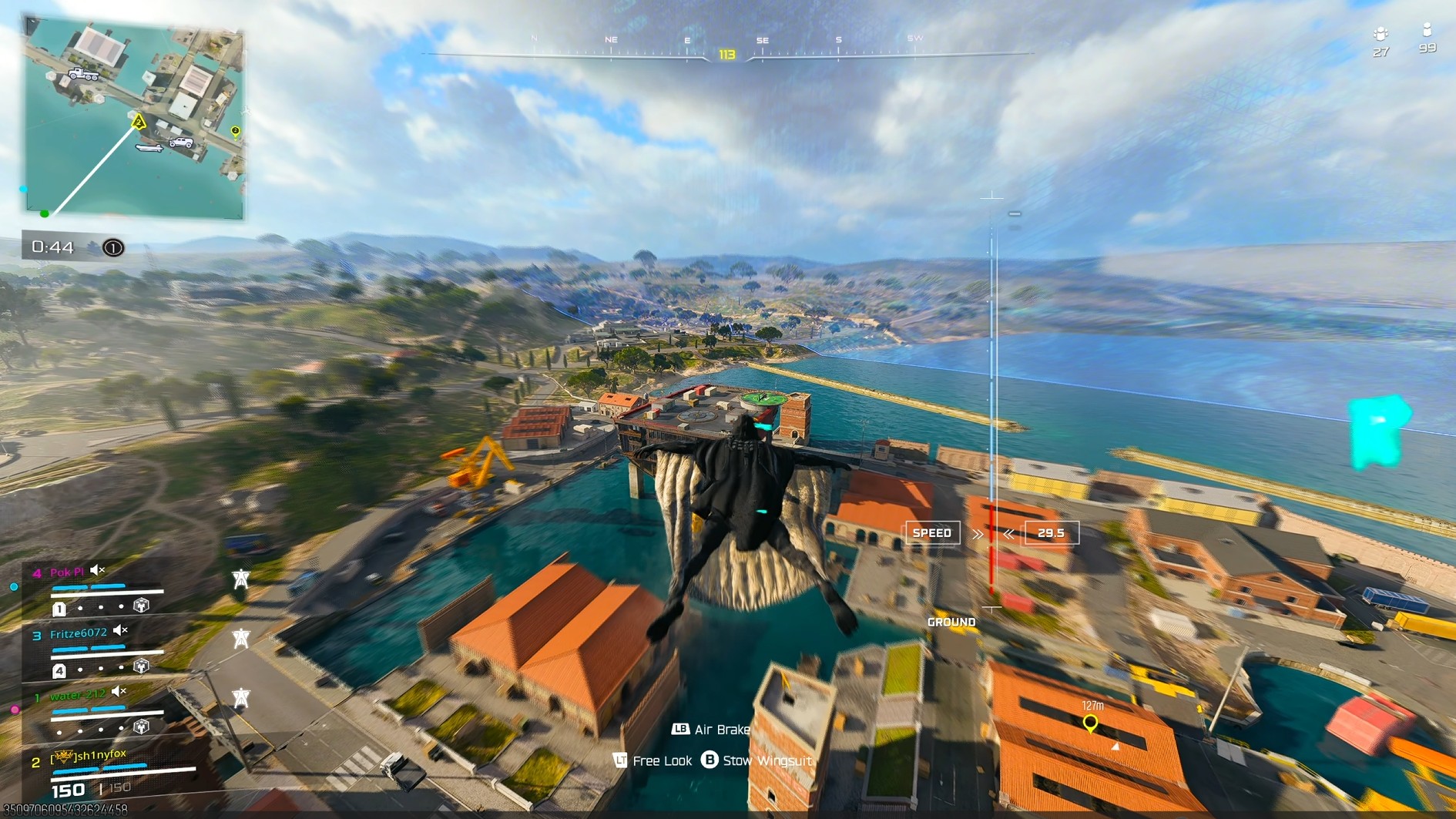Toggle water-212's voice mute icon
1456x819 pixels.
point(117,693)
